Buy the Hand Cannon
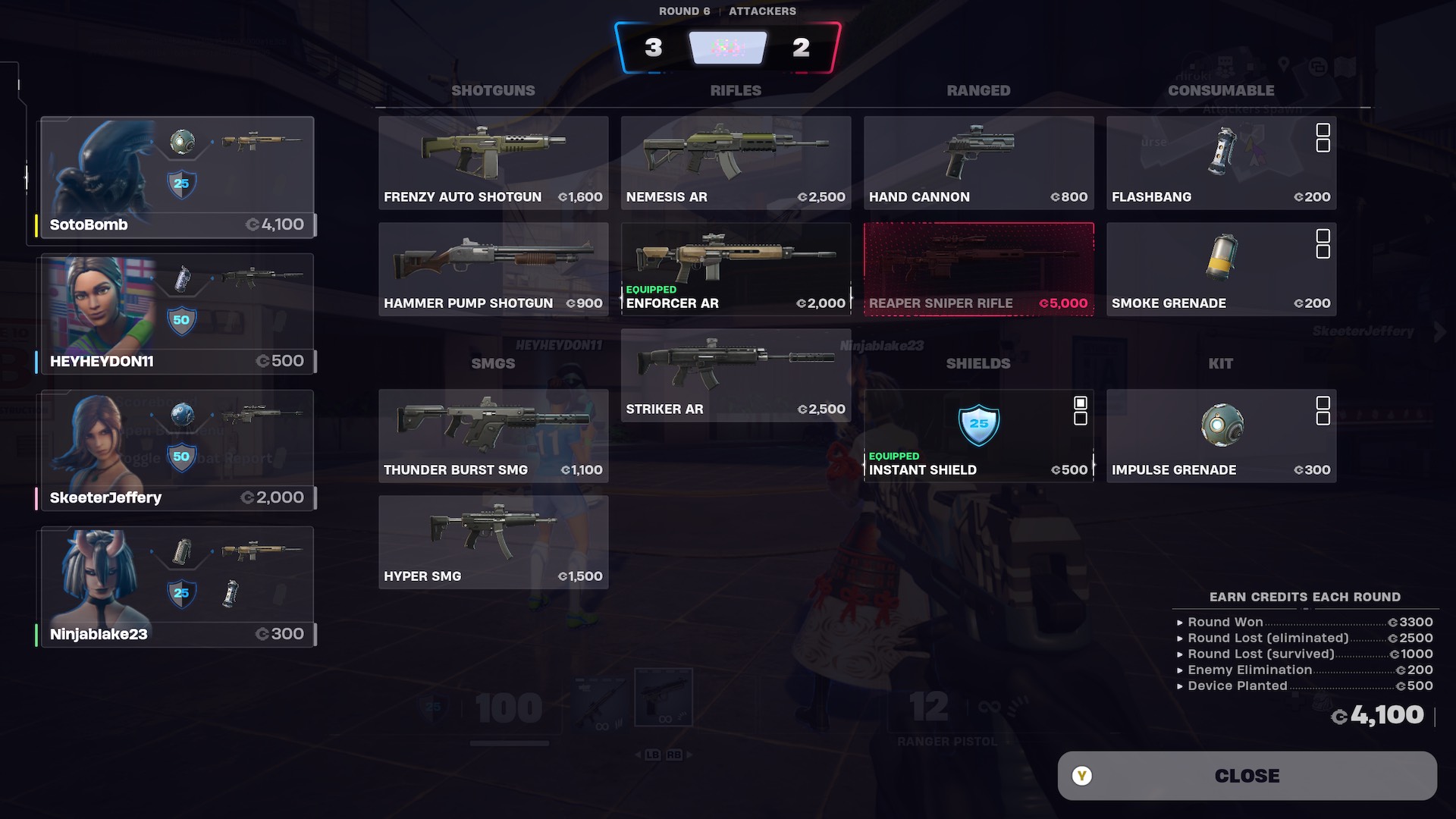 tap(978, 162)
